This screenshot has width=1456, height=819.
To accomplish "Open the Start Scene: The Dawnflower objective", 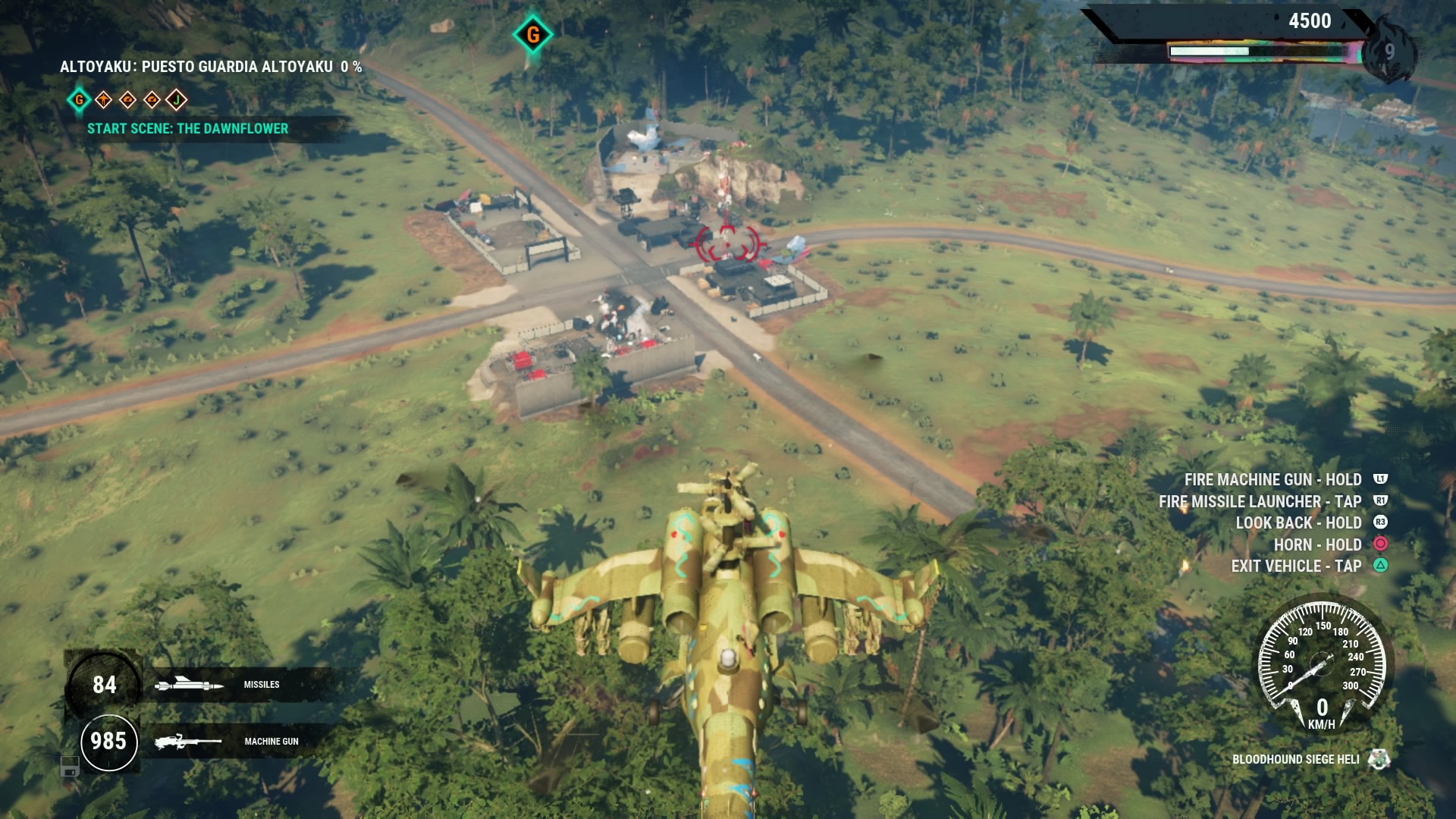I will [x=187, y=129].
